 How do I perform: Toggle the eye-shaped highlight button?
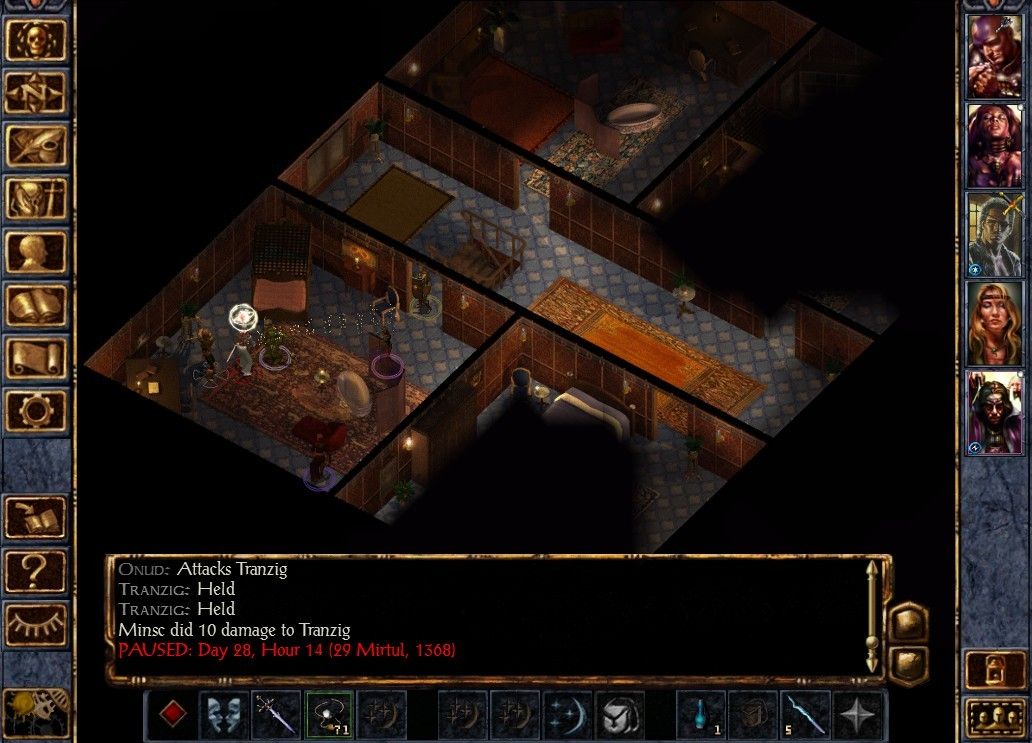(37, 624)
